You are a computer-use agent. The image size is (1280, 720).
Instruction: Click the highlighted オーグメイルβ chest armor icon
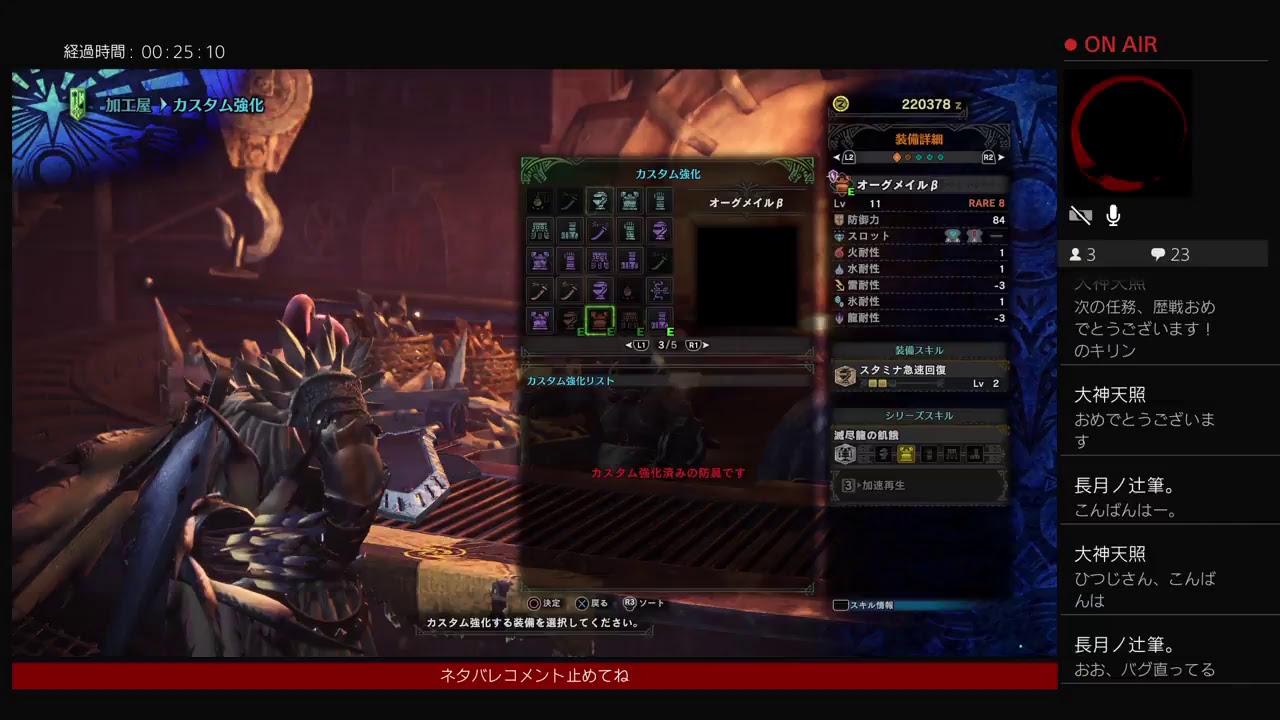coord(600,319)
